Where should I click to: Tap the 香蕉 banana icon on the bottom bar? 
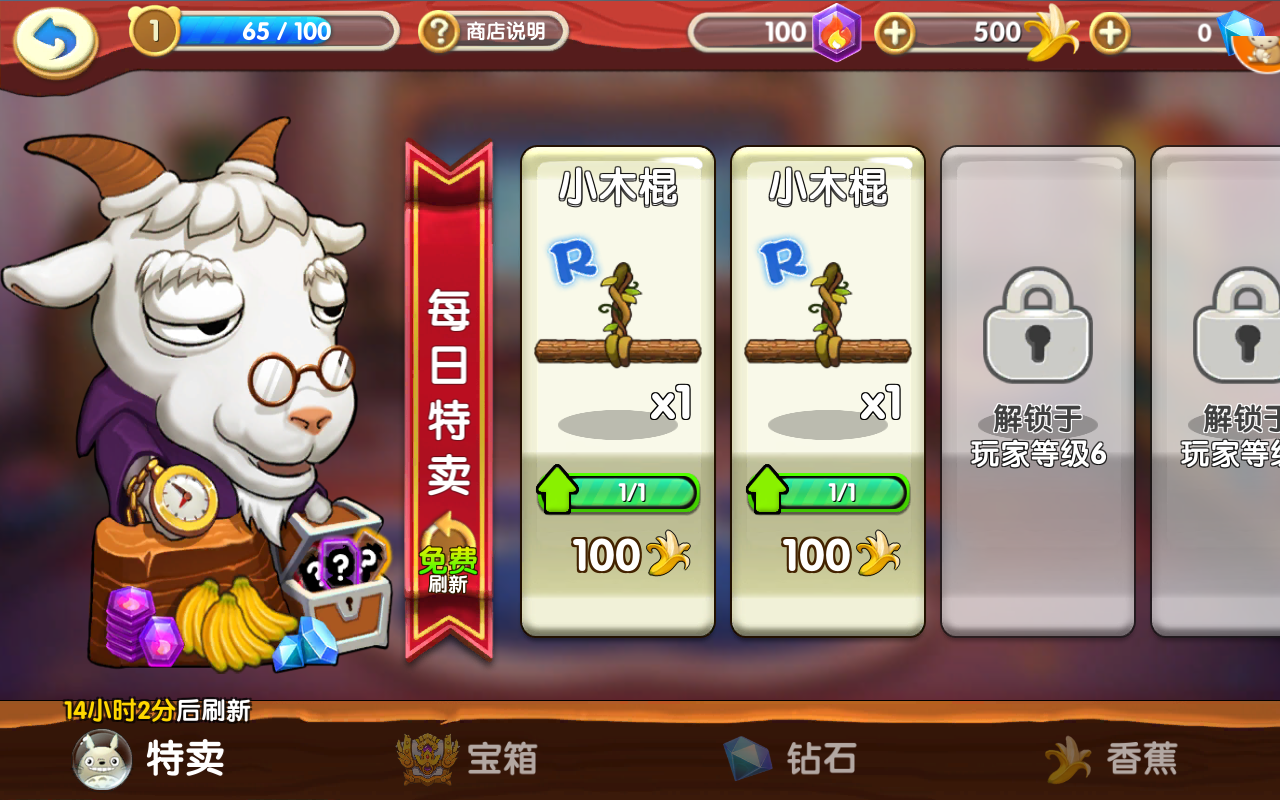(1070, 758)
